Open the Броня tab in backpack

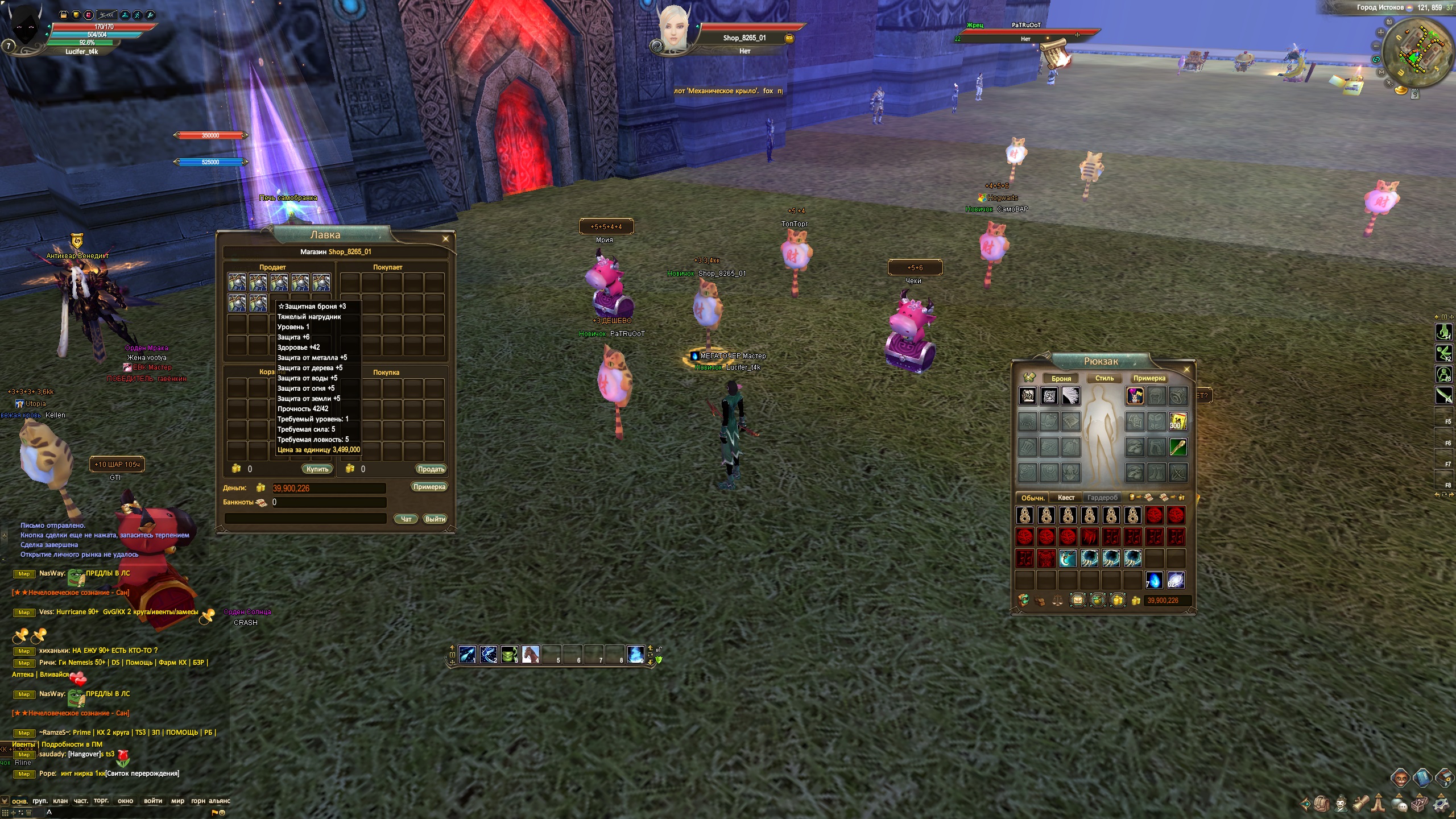(x=1061, y=378)
